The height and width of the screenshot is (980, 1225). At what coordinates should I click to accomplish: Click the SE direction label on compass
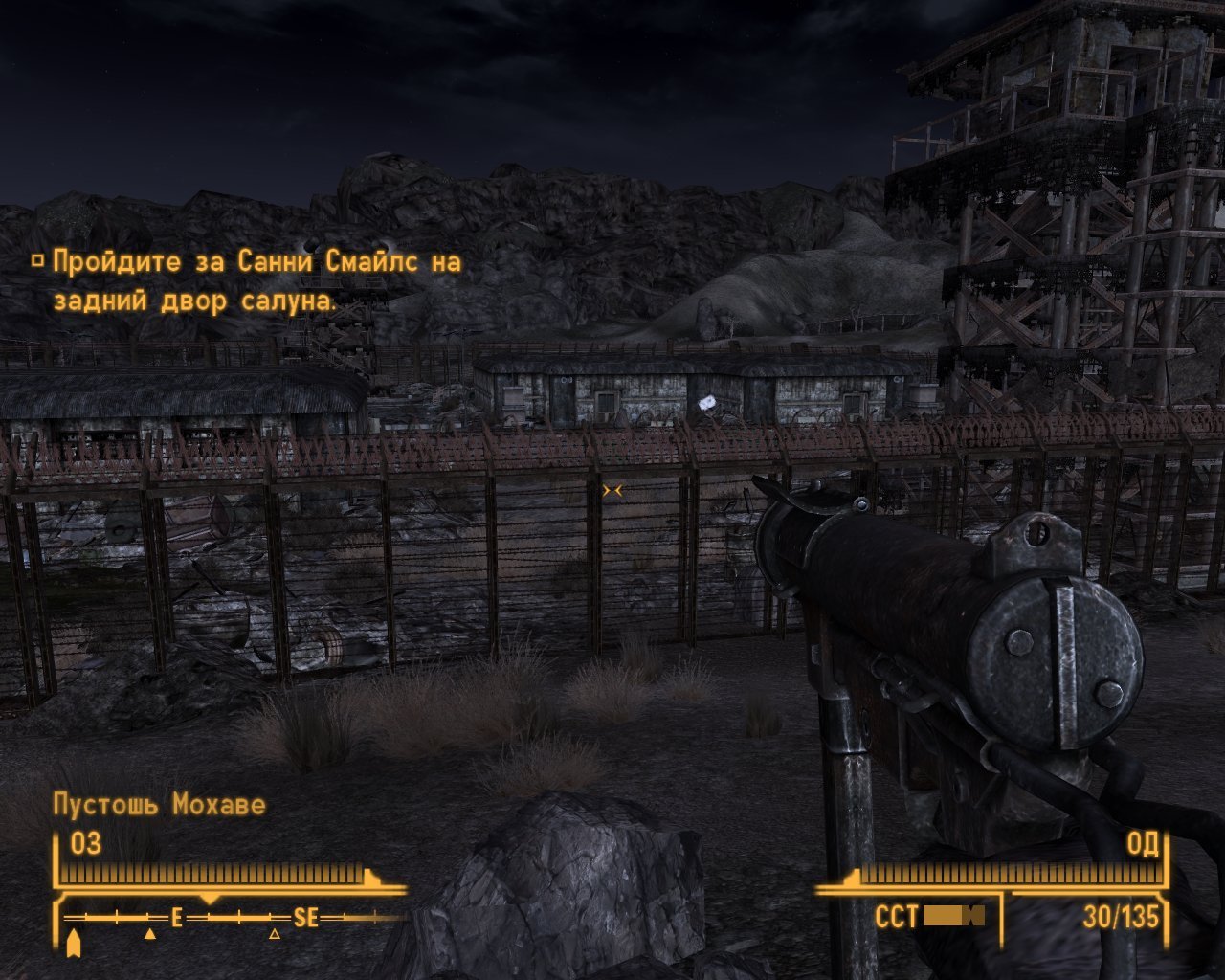(304, 917)
